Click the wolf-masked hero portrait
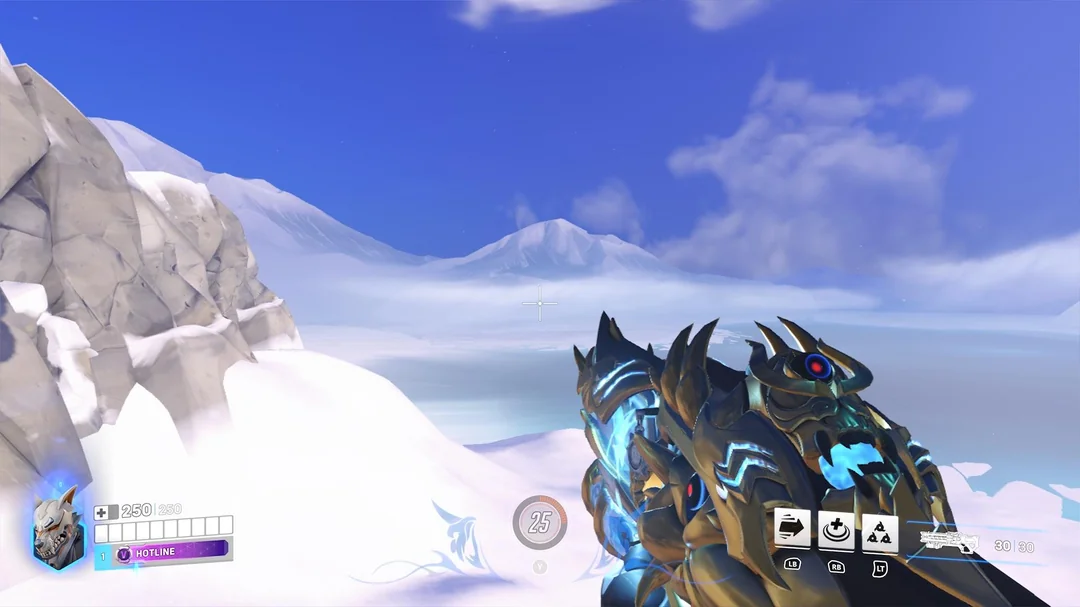Image resolution: width=1080 pixels, height=607 pixels. [x=56, y=528]
